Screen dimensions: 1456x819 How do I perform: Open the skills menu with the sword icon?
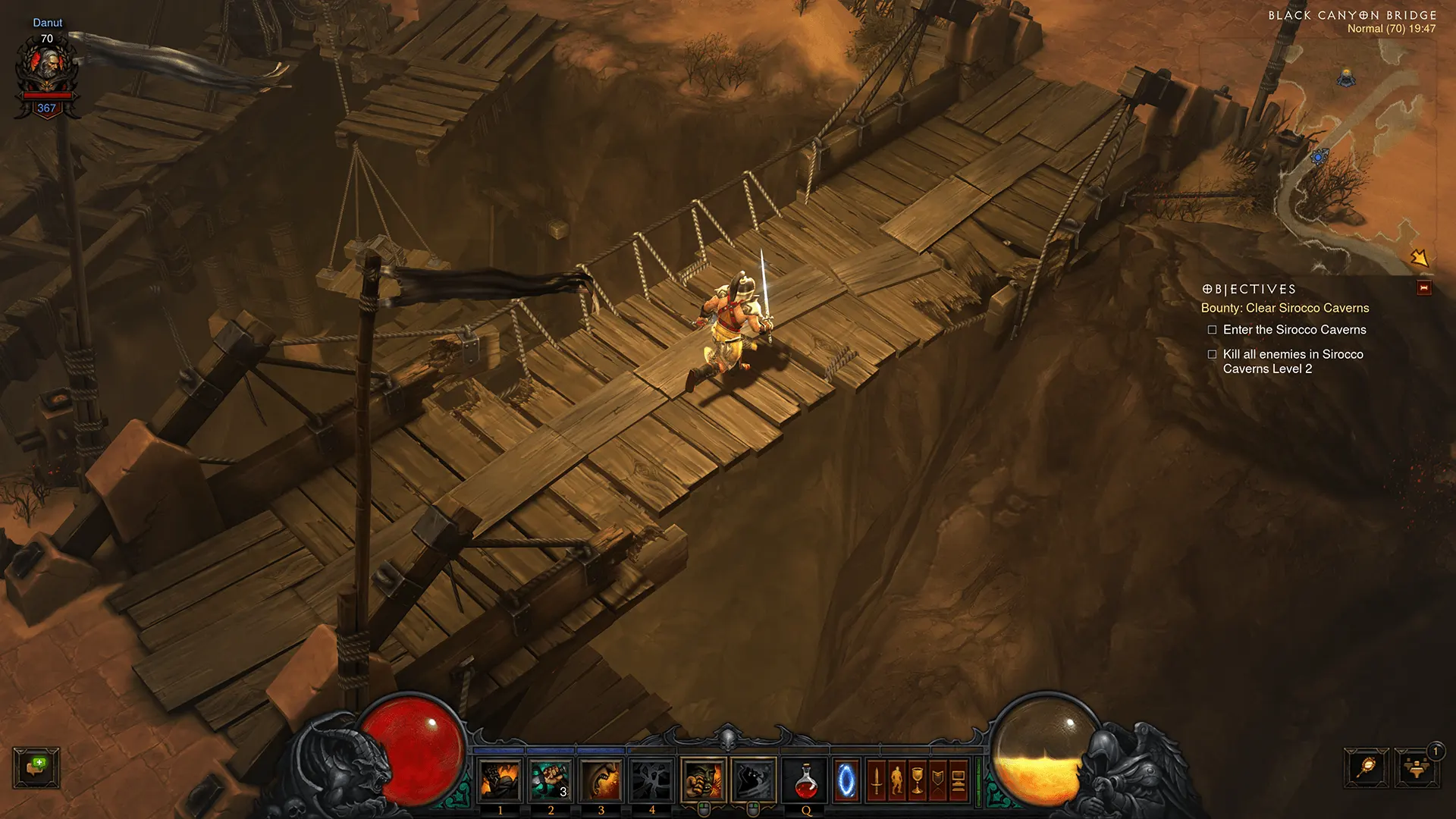tap(876, 780)
